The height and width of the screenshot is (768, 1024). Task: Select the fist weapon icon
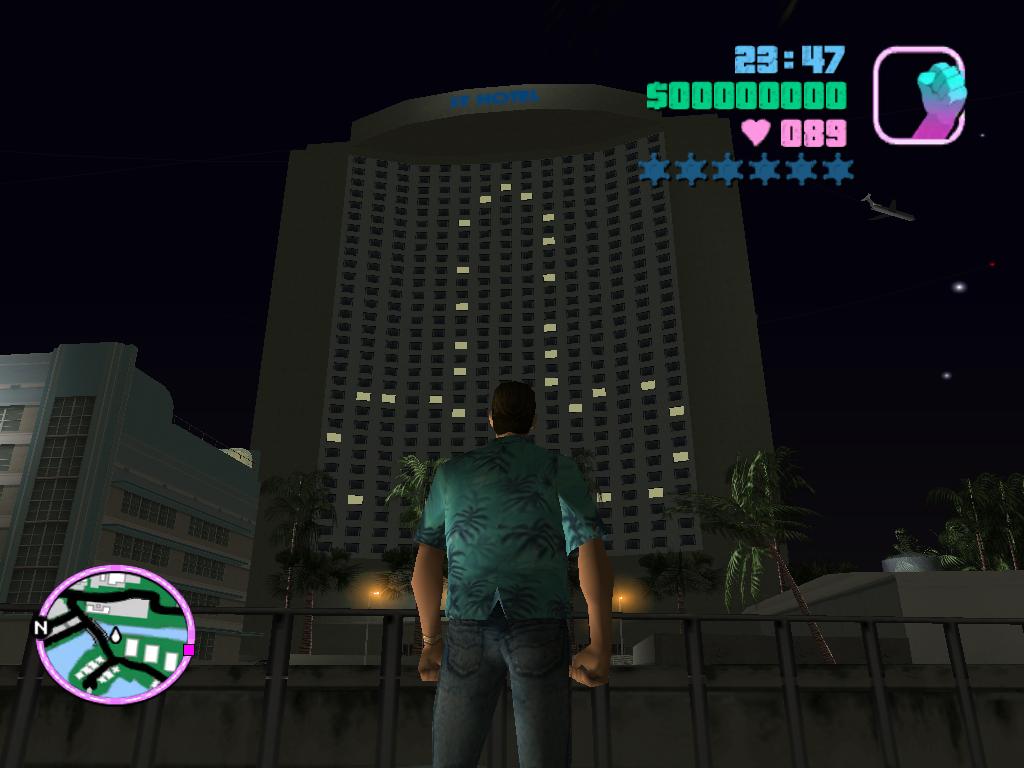919,95
